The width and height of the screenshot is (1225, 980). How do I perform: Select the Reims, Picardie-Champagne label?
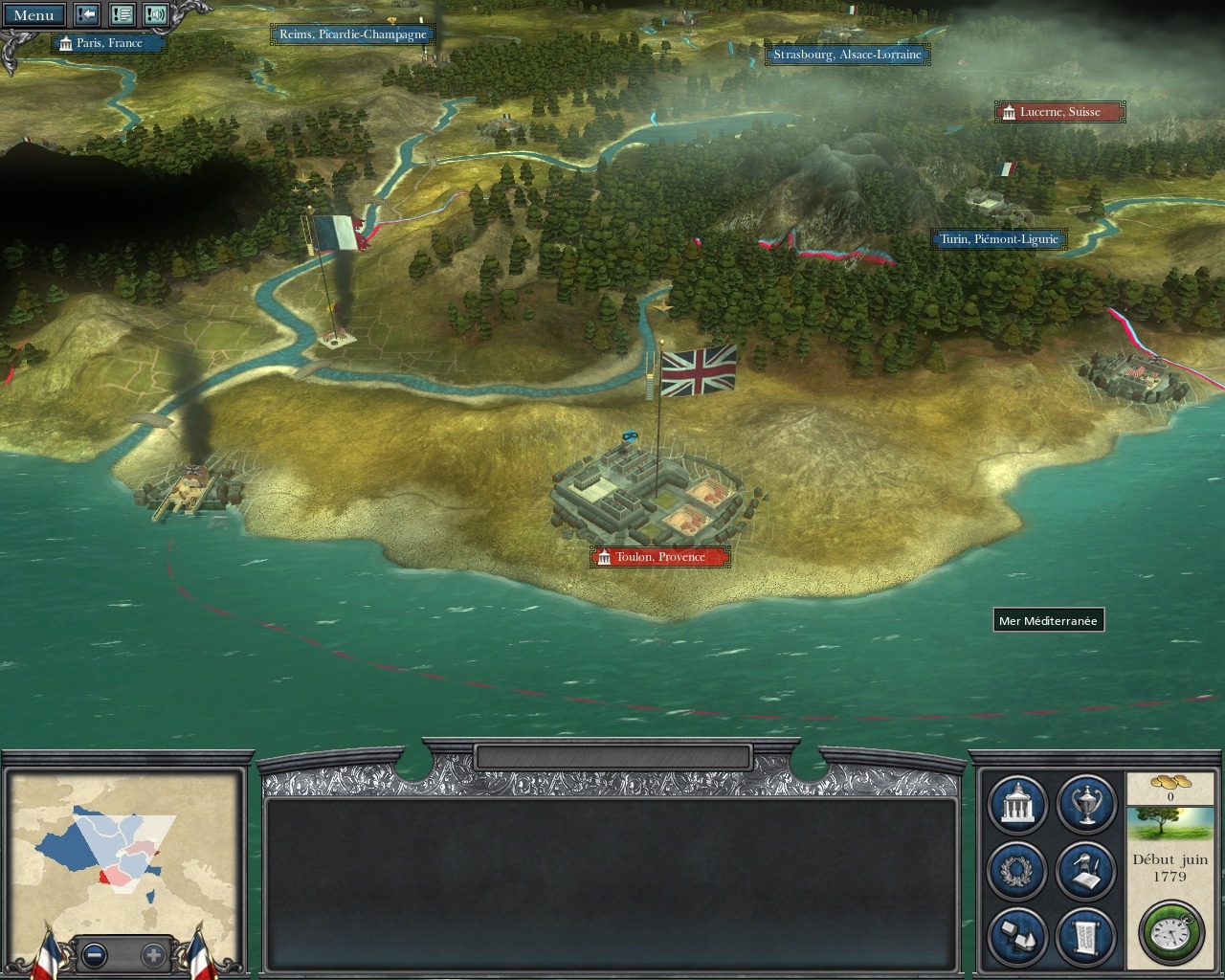click(352, 34)
